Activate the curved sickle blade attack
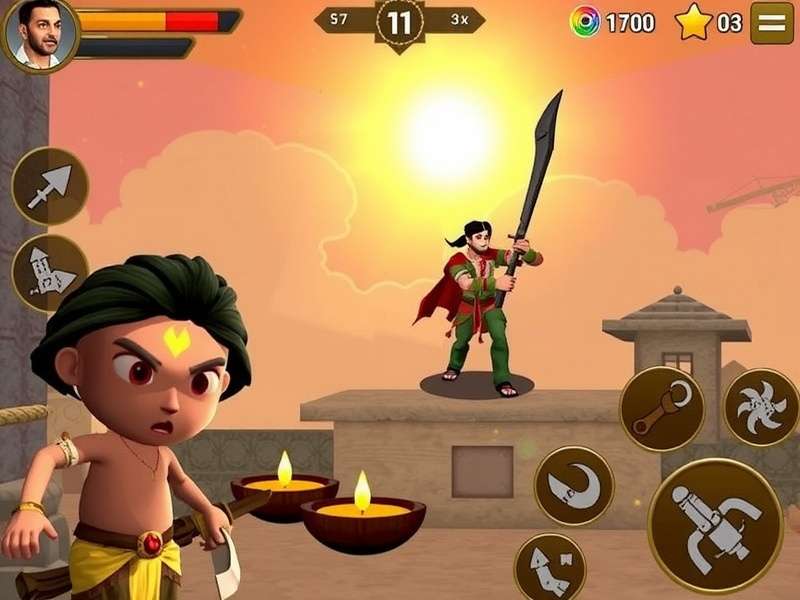This screenshot has height=600, width=800. 573,485
